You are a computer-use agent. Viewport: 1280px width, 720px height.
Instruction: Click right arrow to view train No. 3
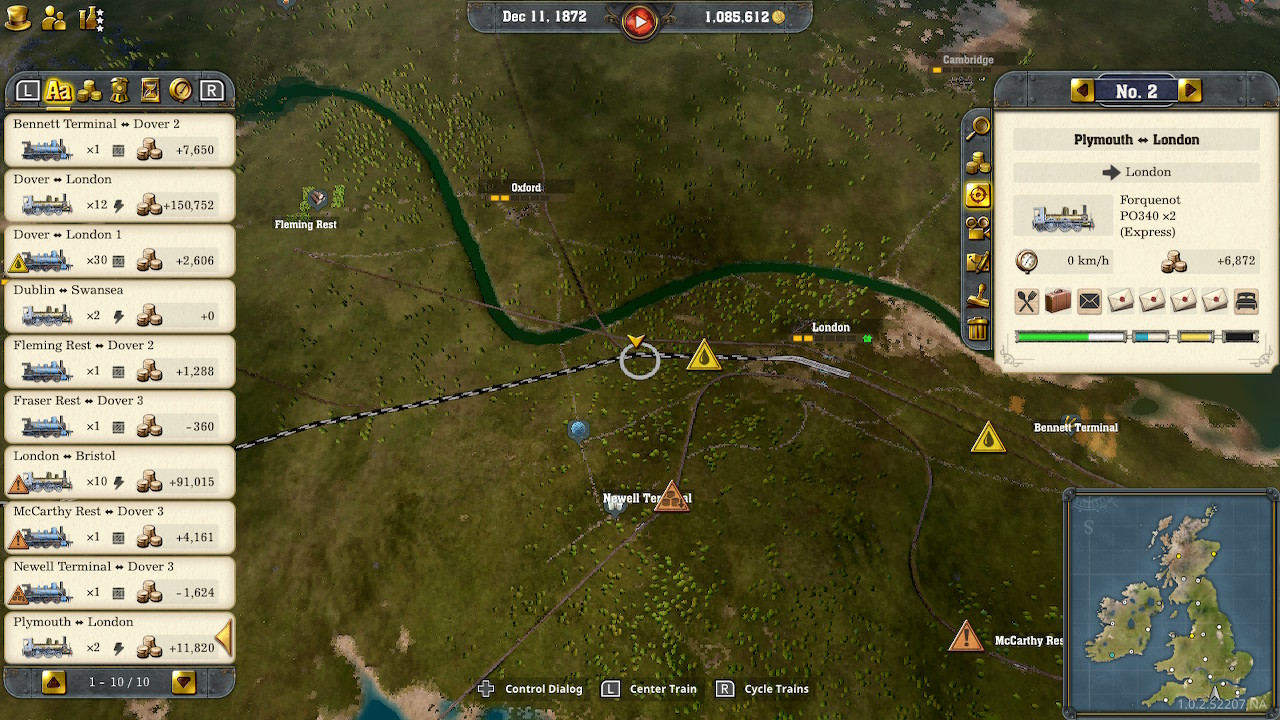click(1189, 90)
